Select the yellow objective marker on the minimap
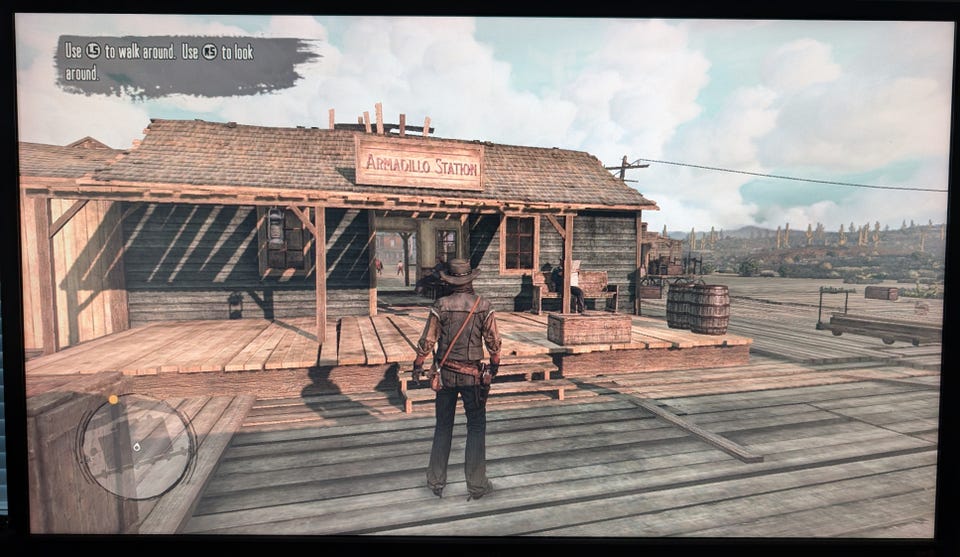 (x=113, y=400)
